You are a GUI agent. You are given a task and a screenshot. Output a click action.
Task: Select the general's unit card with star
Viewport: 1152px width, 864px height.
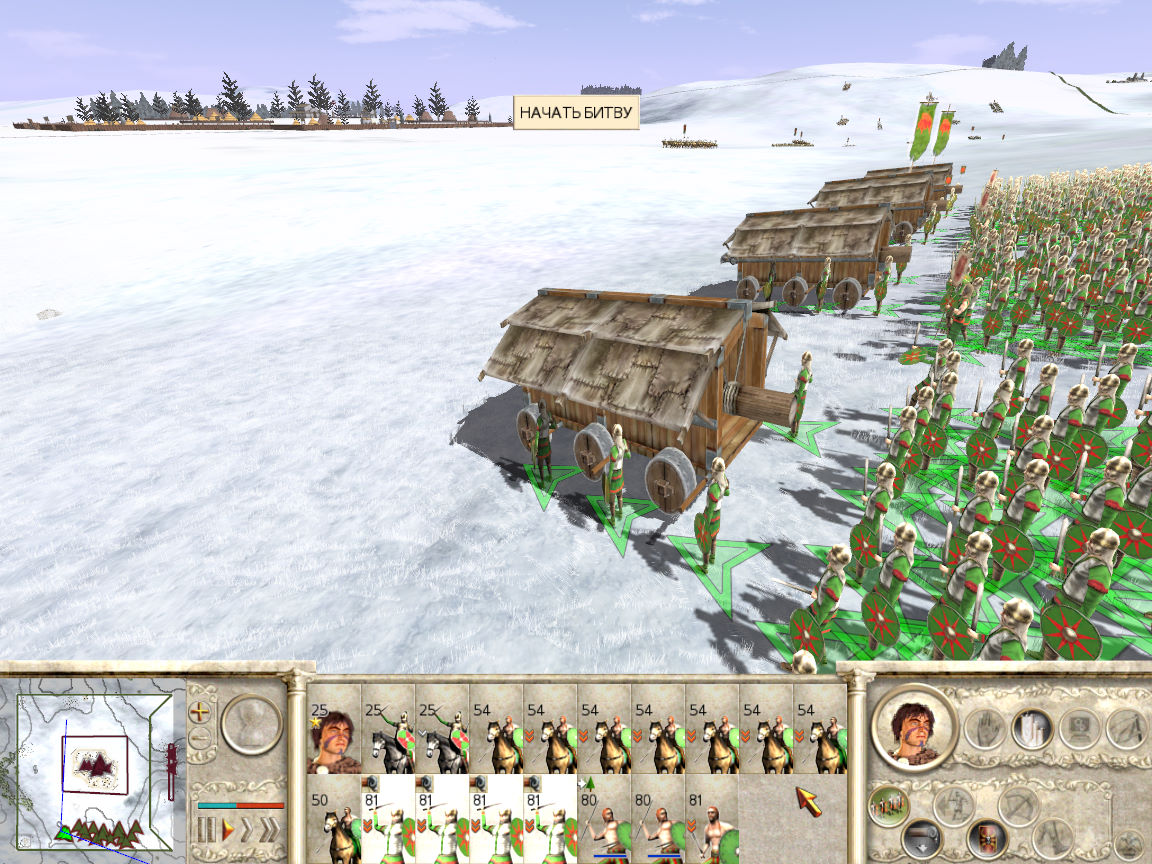(x=334, y=738)
